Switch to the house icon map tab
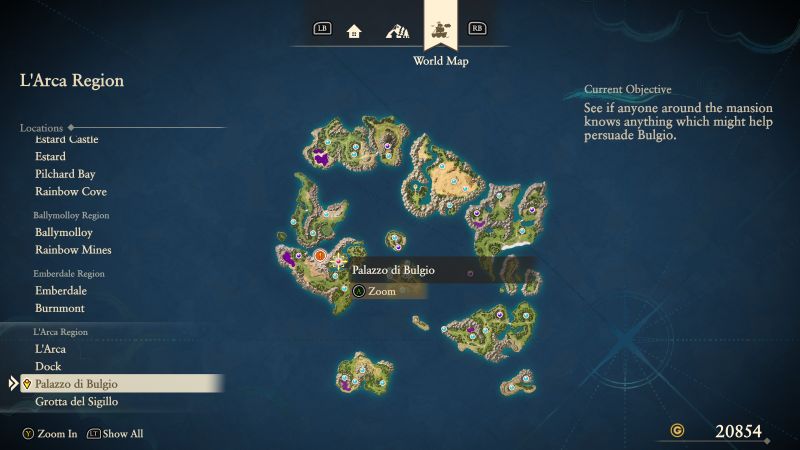 pyautogui.click(x=353, y=31)
